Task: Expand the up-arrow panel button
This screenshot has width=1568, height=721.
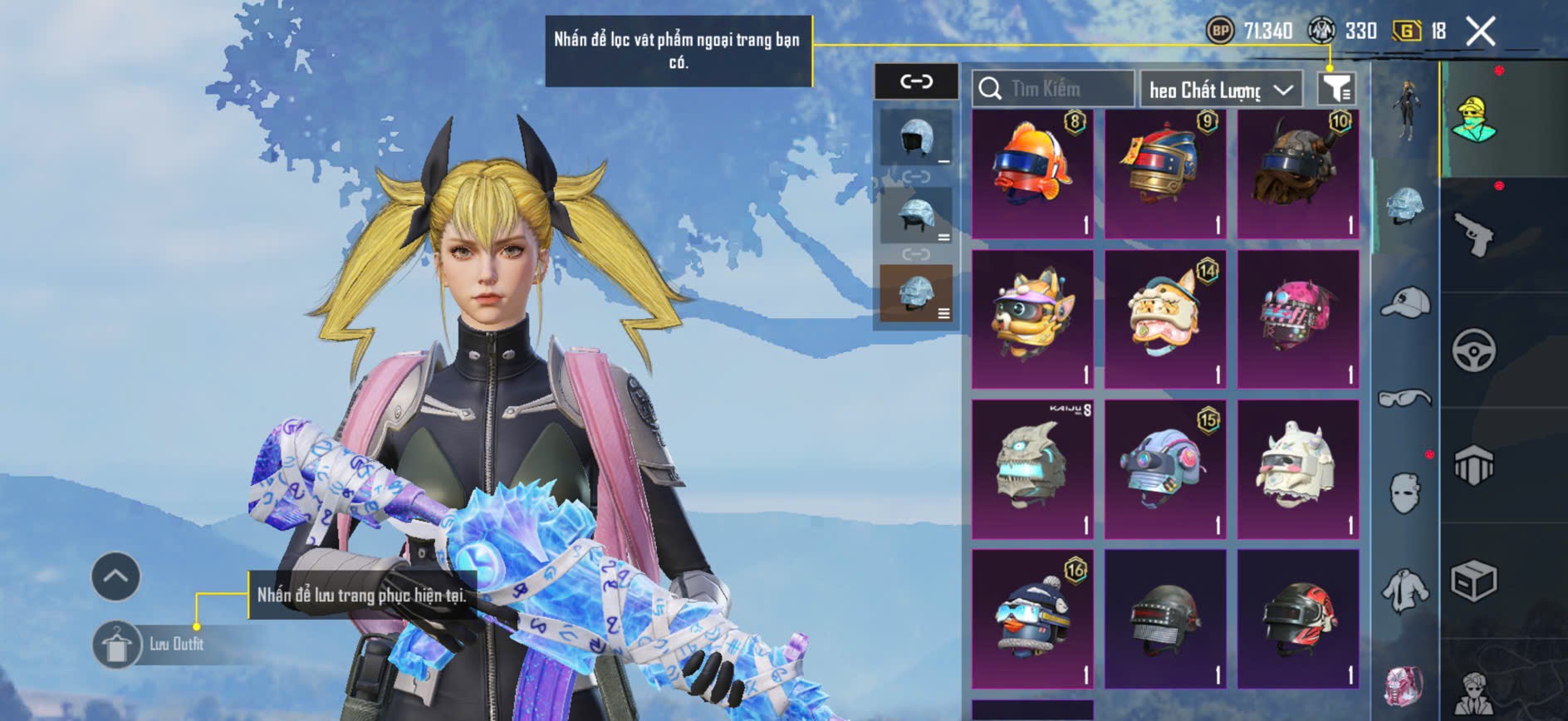Action: [x=115, y=576]
